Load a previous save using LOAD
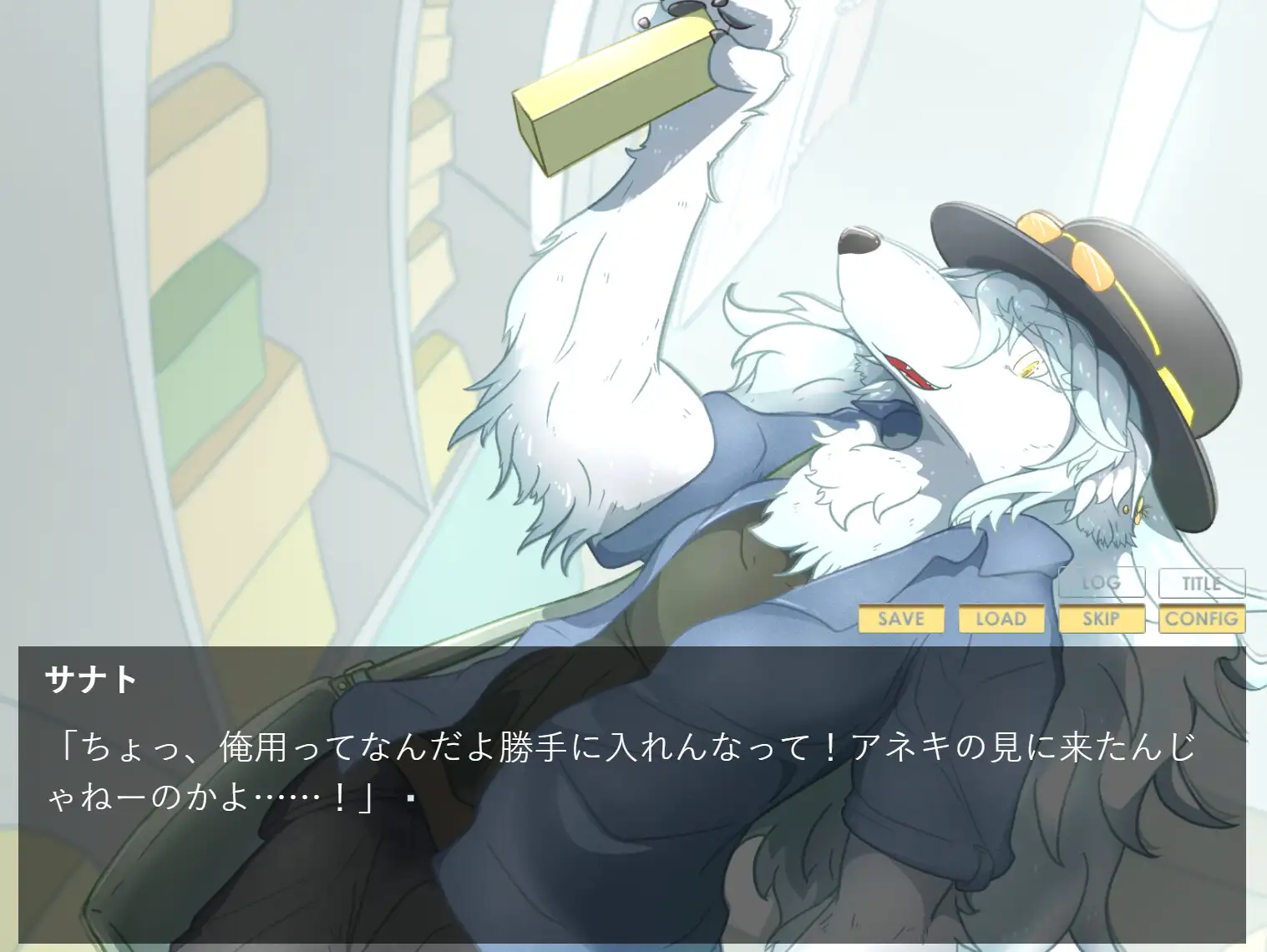The height and width of the screenshot is (952, 1267). point(1002,620)
